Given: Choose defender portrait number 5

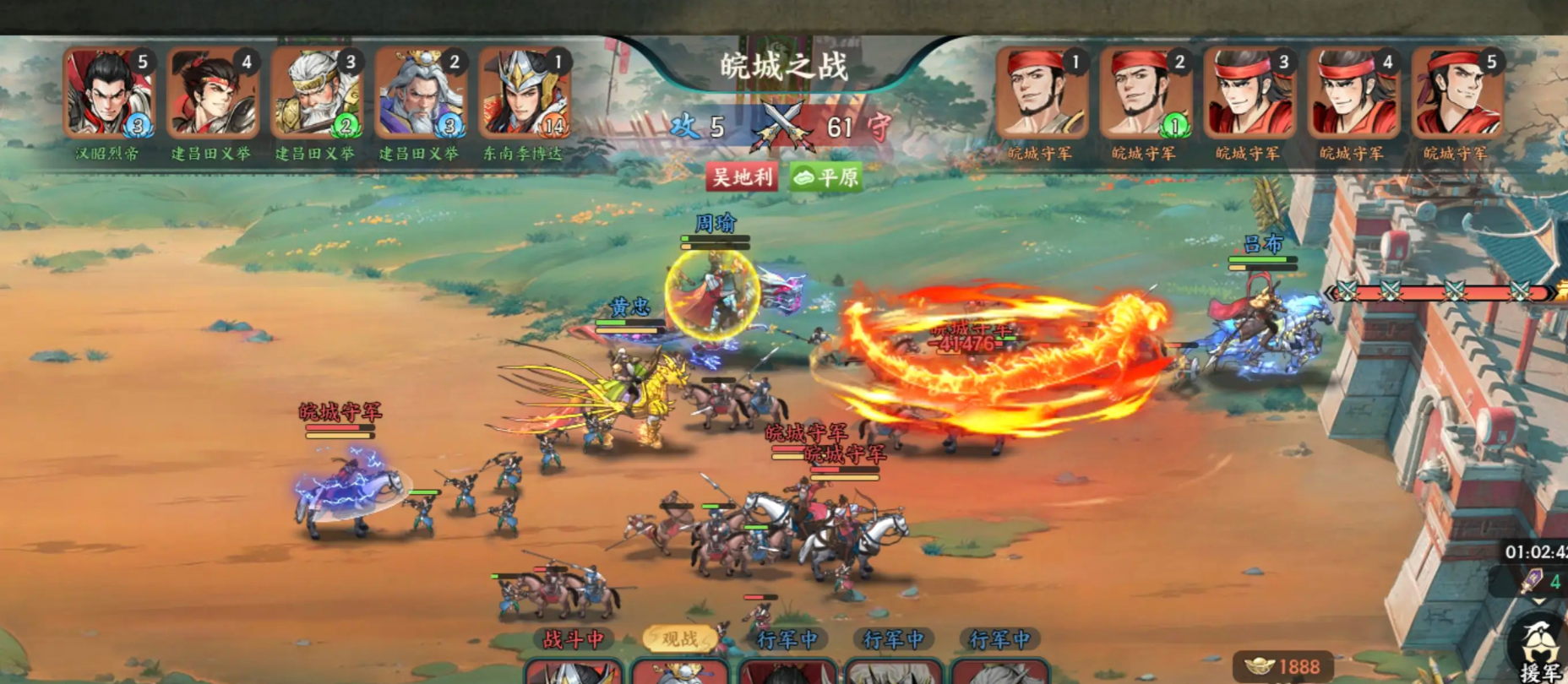Looking at the screenshot, I should [x=1456, y=95].
